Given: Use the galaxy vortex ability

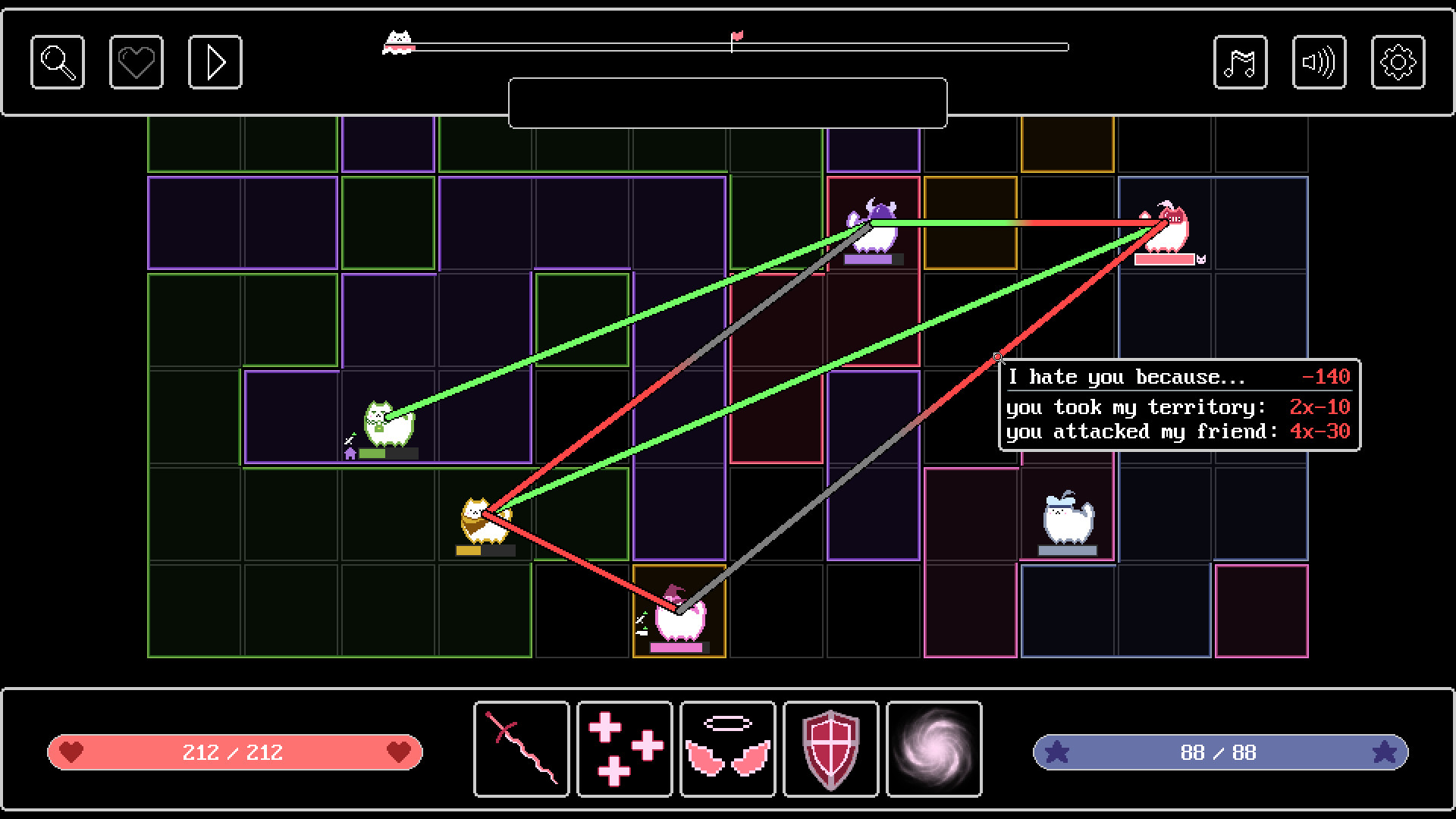Looking at the screenshot, I should pyautogui.click(x=934, y=751).
